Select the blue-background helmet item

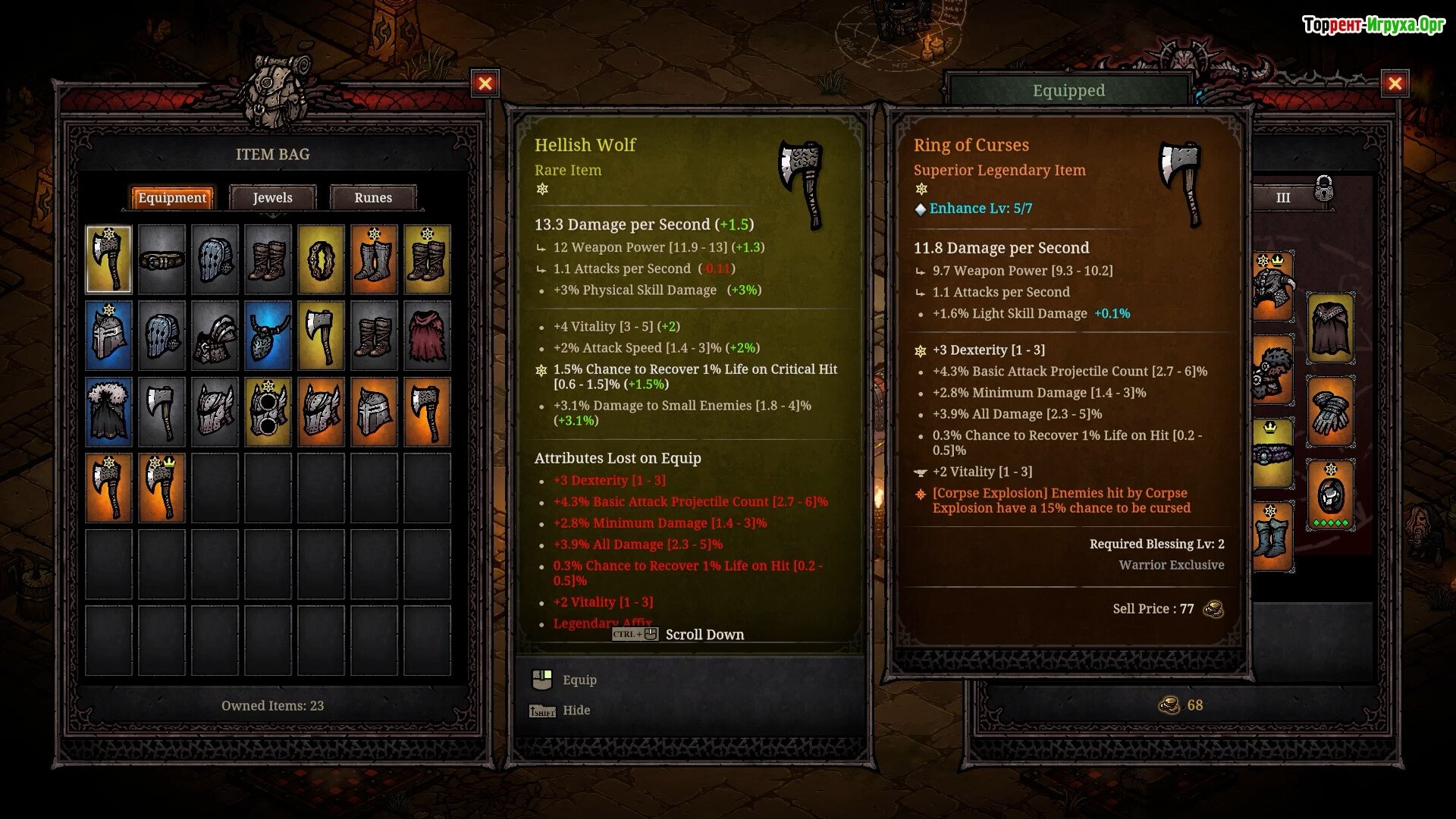pyautogui.click(x=108, y=336)
